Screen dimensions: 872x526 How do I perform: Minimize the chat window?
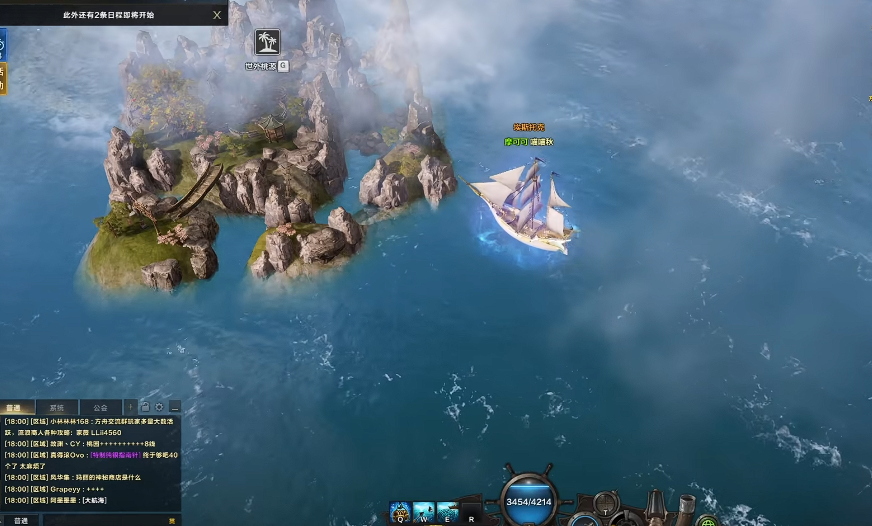pyautogui.click(x=174, y=408)
